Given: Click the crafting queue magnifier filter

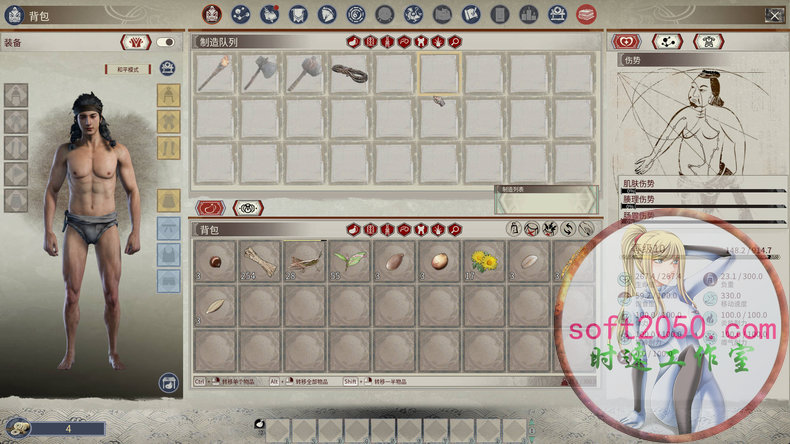Looking at the screenshot, I should pyautogui.click(x=455, y=42).
